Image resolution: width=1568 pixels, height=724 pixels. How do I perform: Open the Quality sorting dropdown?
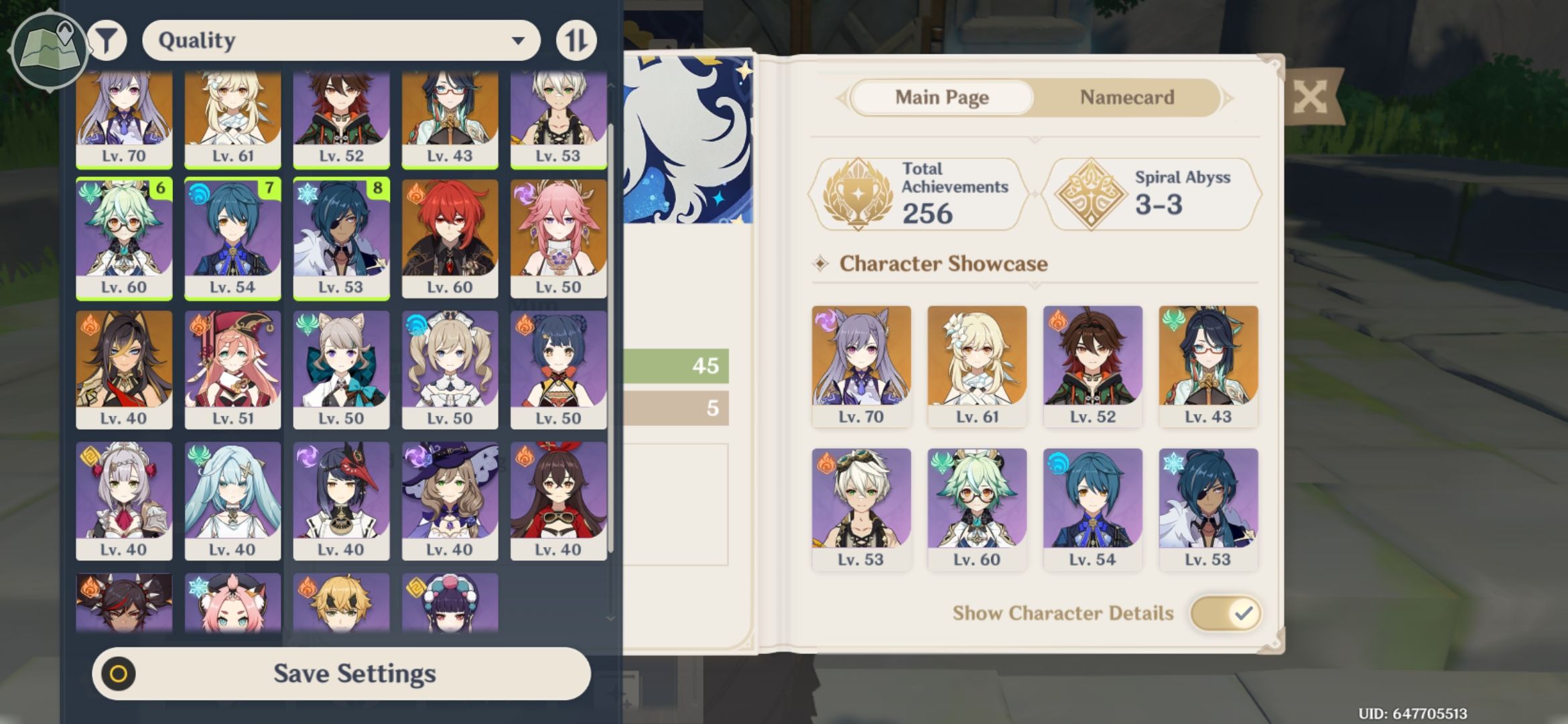coord(342,40)
